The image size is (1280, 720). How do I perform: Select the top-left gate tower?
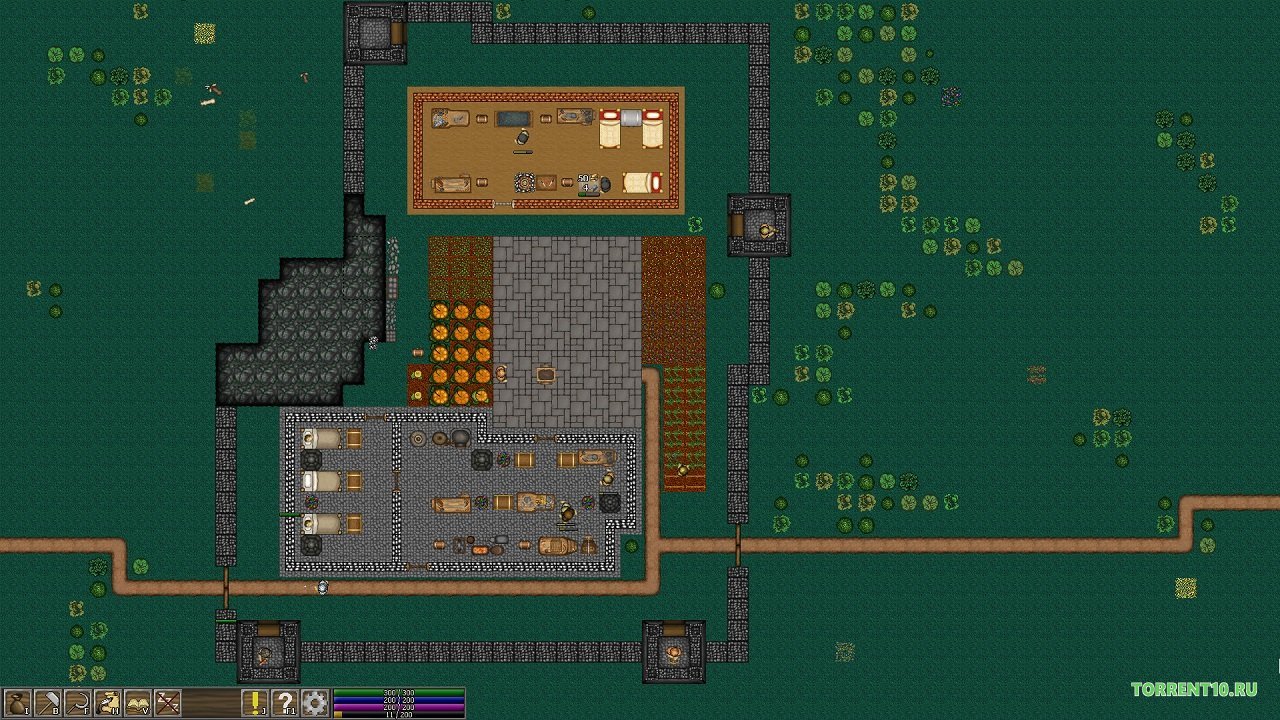[377, 32]
